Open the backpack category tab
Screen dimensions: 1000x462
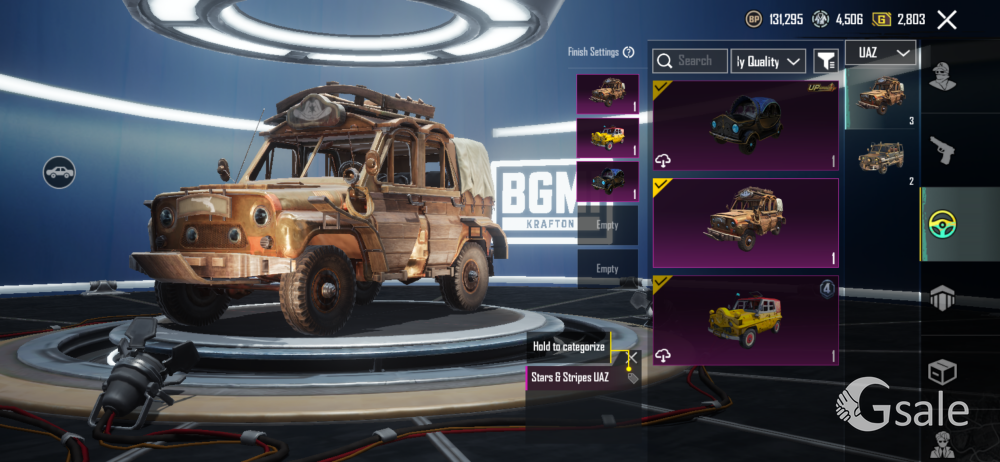941,298
